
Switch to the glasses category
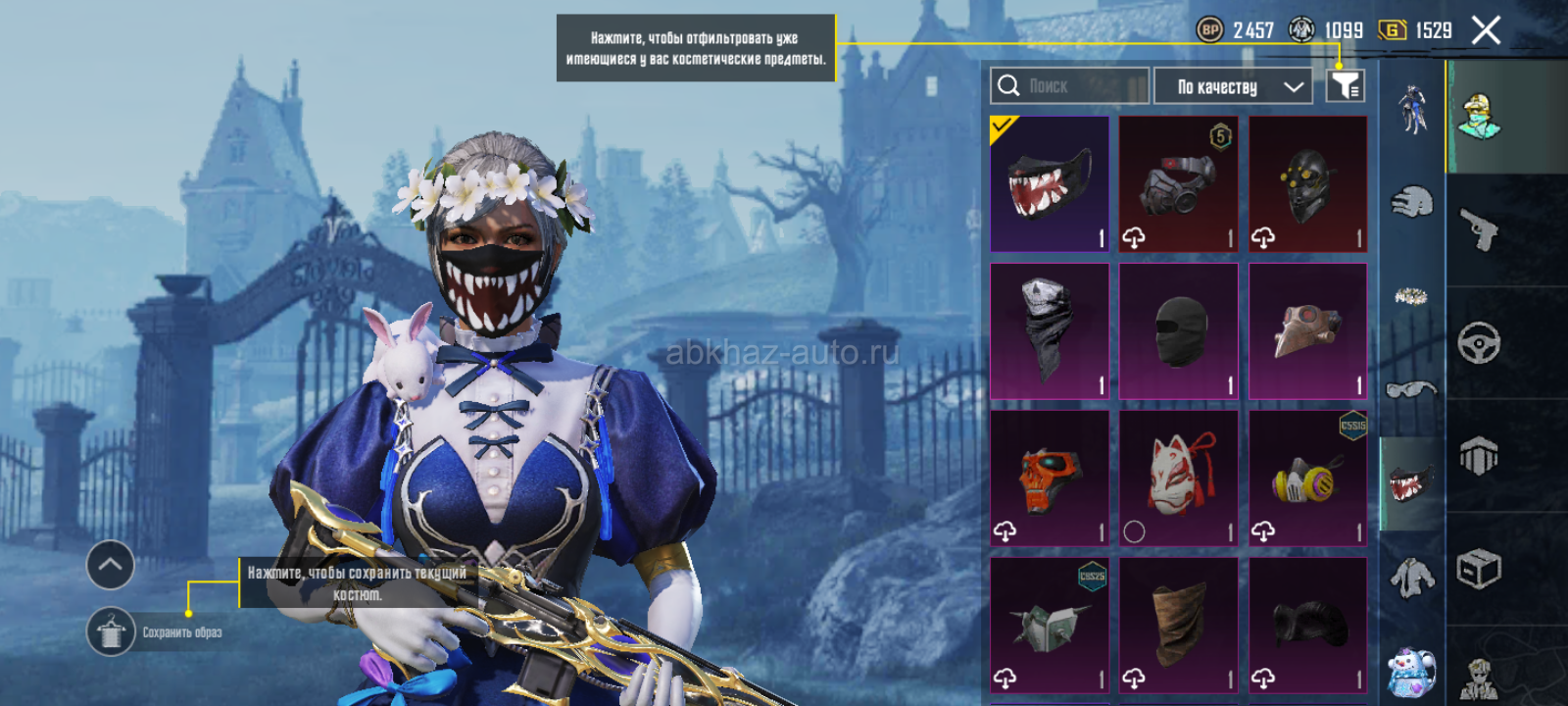pos(1411,390)
